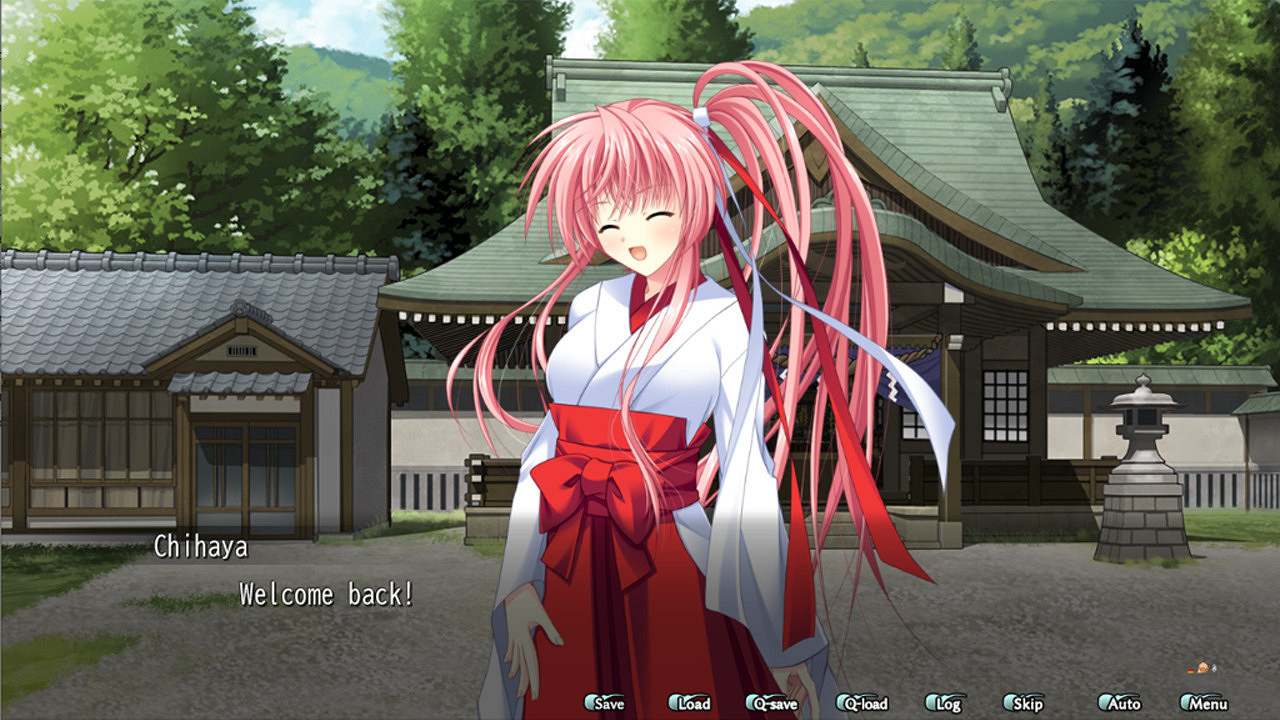Open the Load screen

point(692,703)
